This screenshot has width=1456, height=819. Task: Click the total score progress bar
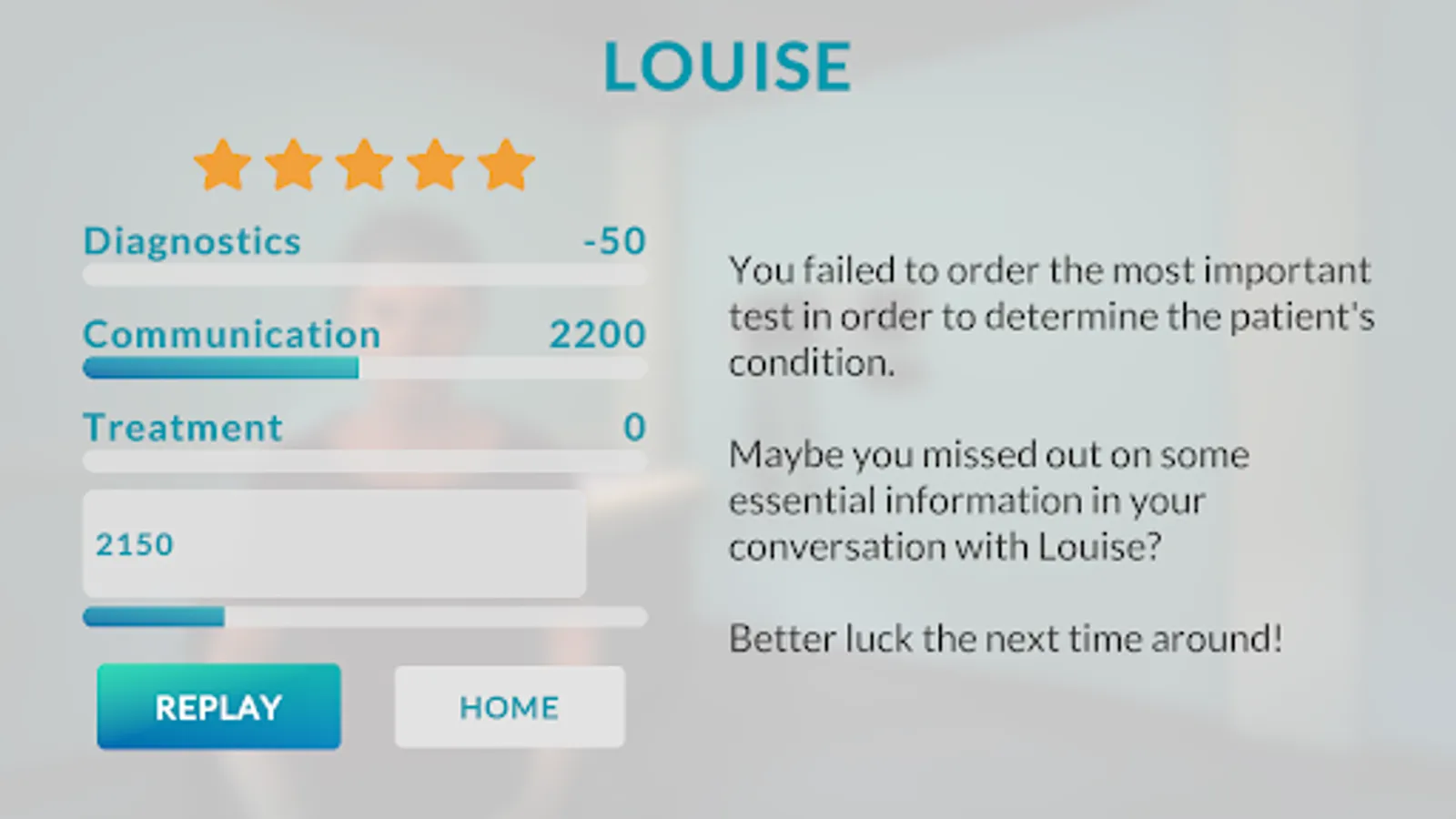pos(364,618)
